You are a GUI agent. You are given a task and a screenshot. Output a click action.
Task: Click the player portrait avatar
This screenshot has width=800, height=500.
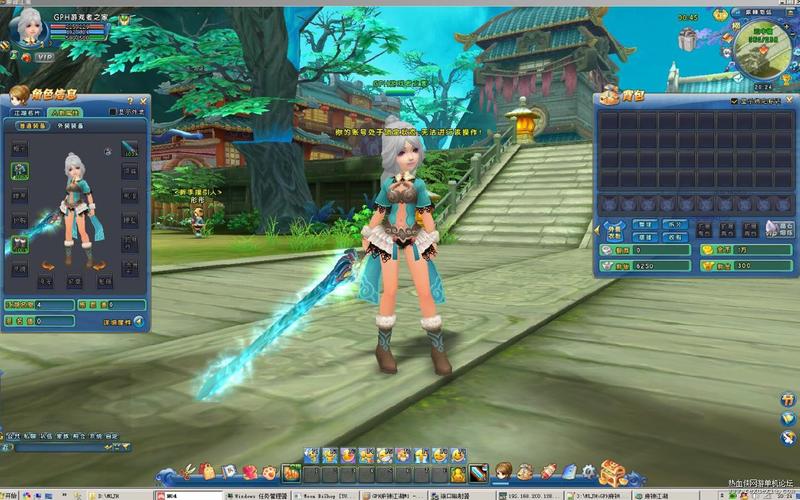26,27
